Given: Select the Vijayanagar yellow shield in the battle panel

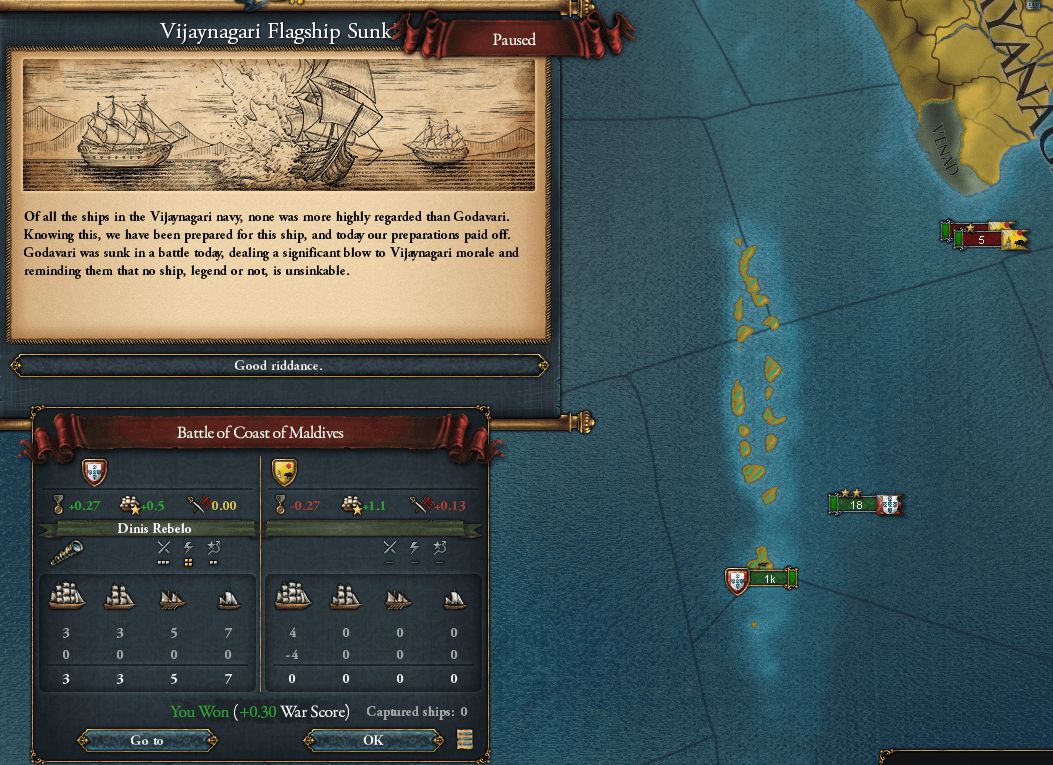Looking at the screenshot, I should pyautogui.click(x=284, y=471).
